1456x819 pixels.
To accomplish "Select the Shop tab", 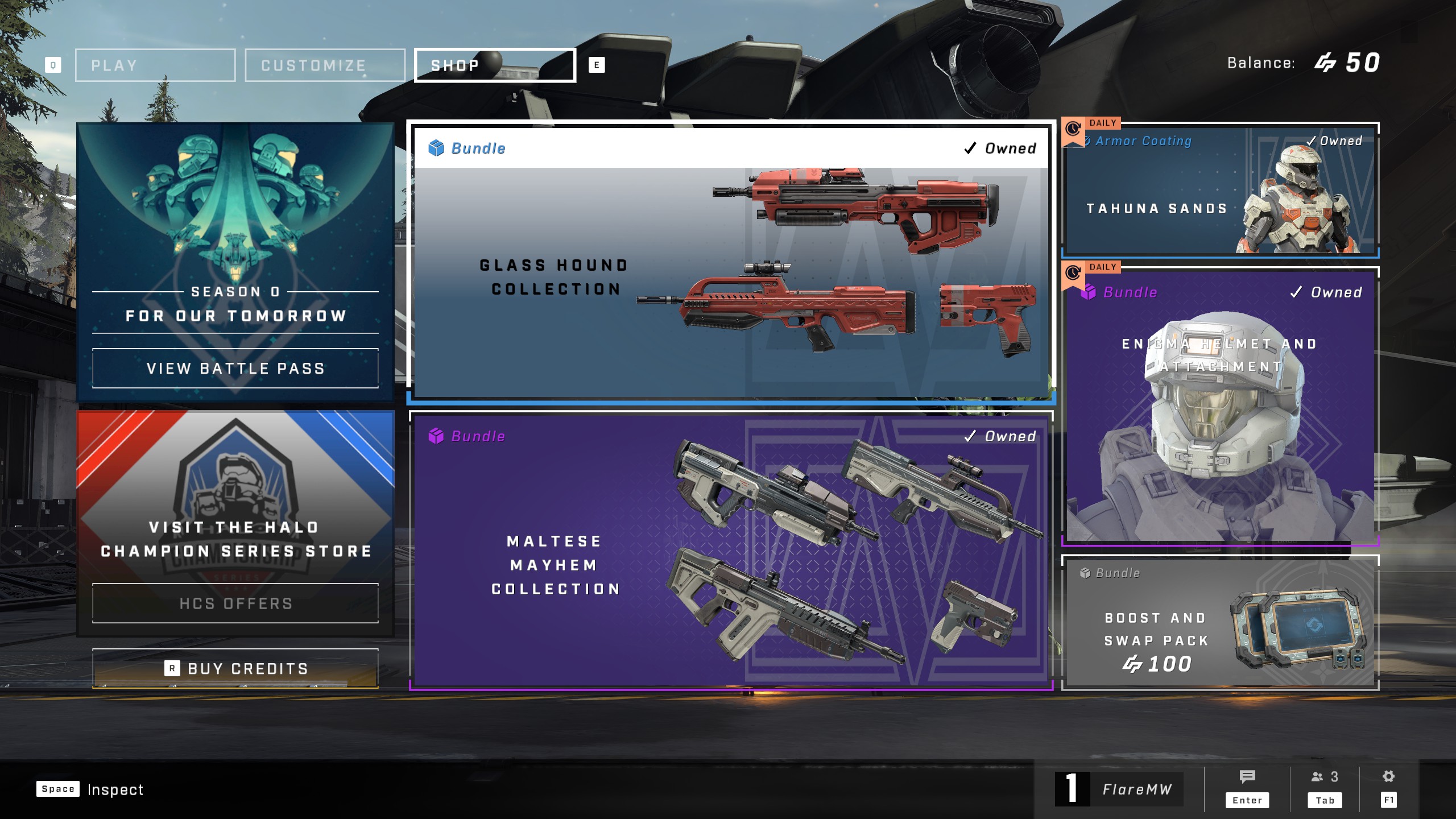I will [495, 65].
